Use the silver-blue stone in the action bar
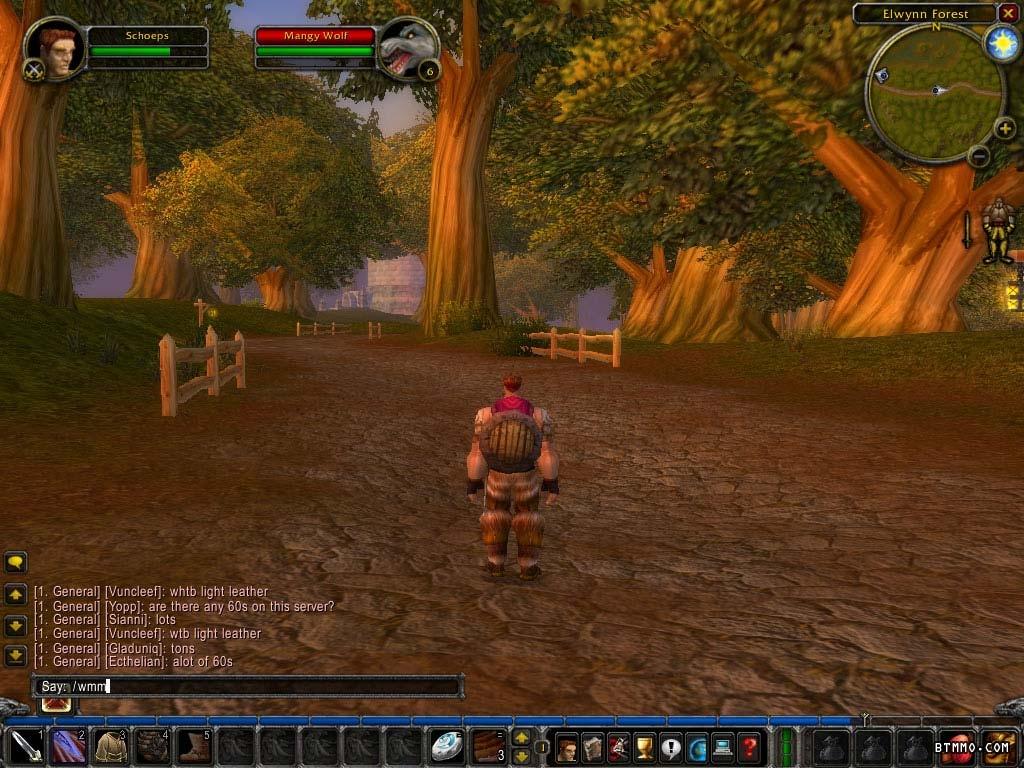1024x768 pixels. 446,746
